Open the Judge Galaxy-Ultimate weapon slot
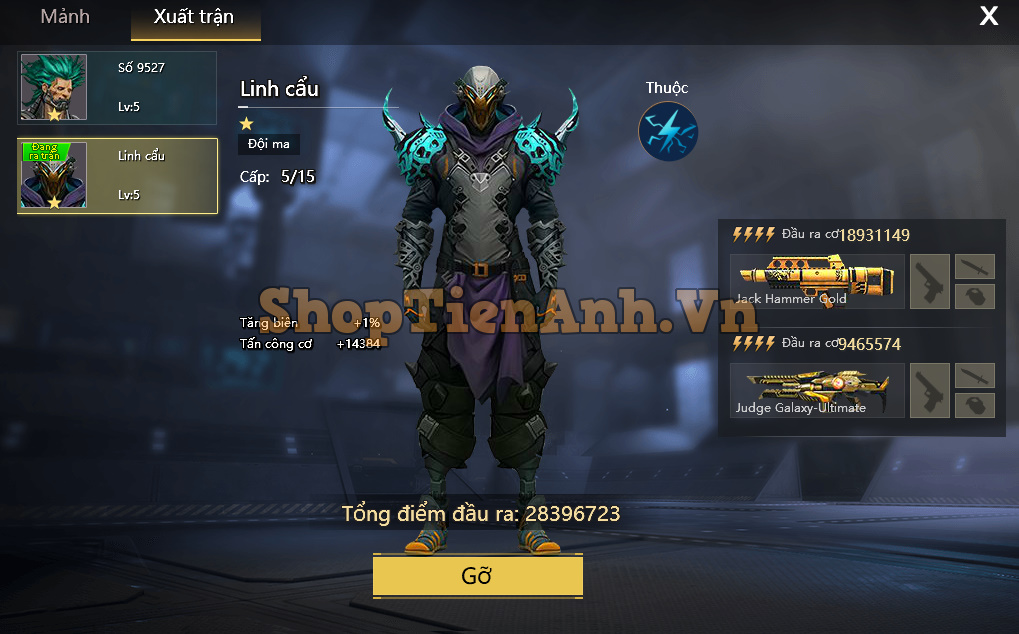 [817, 390]
